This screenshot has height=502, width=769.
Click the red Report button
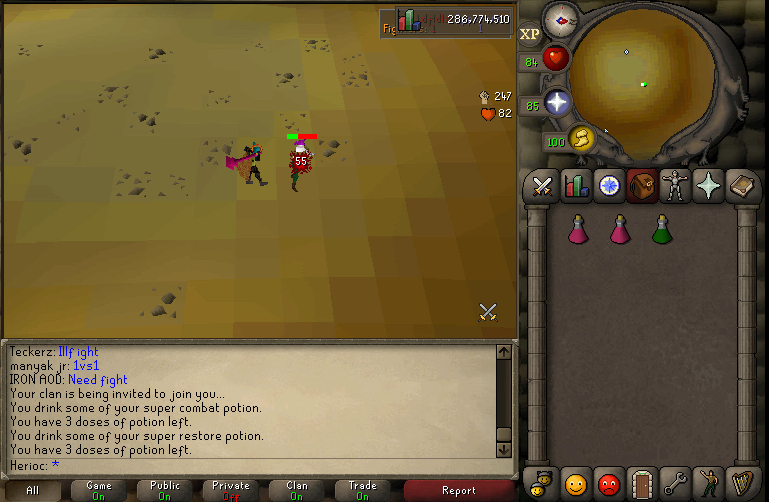(x=458, y=490)
